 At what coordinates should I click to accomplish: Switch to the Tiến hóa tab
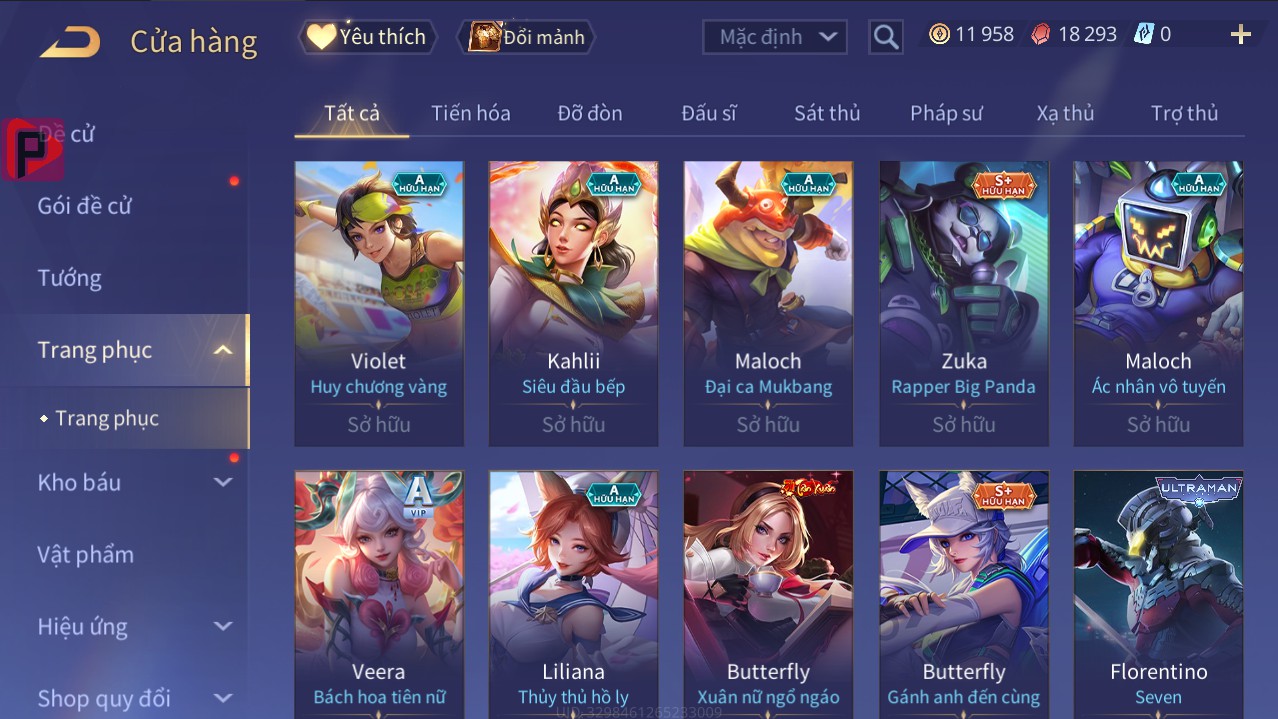point(470,113)
